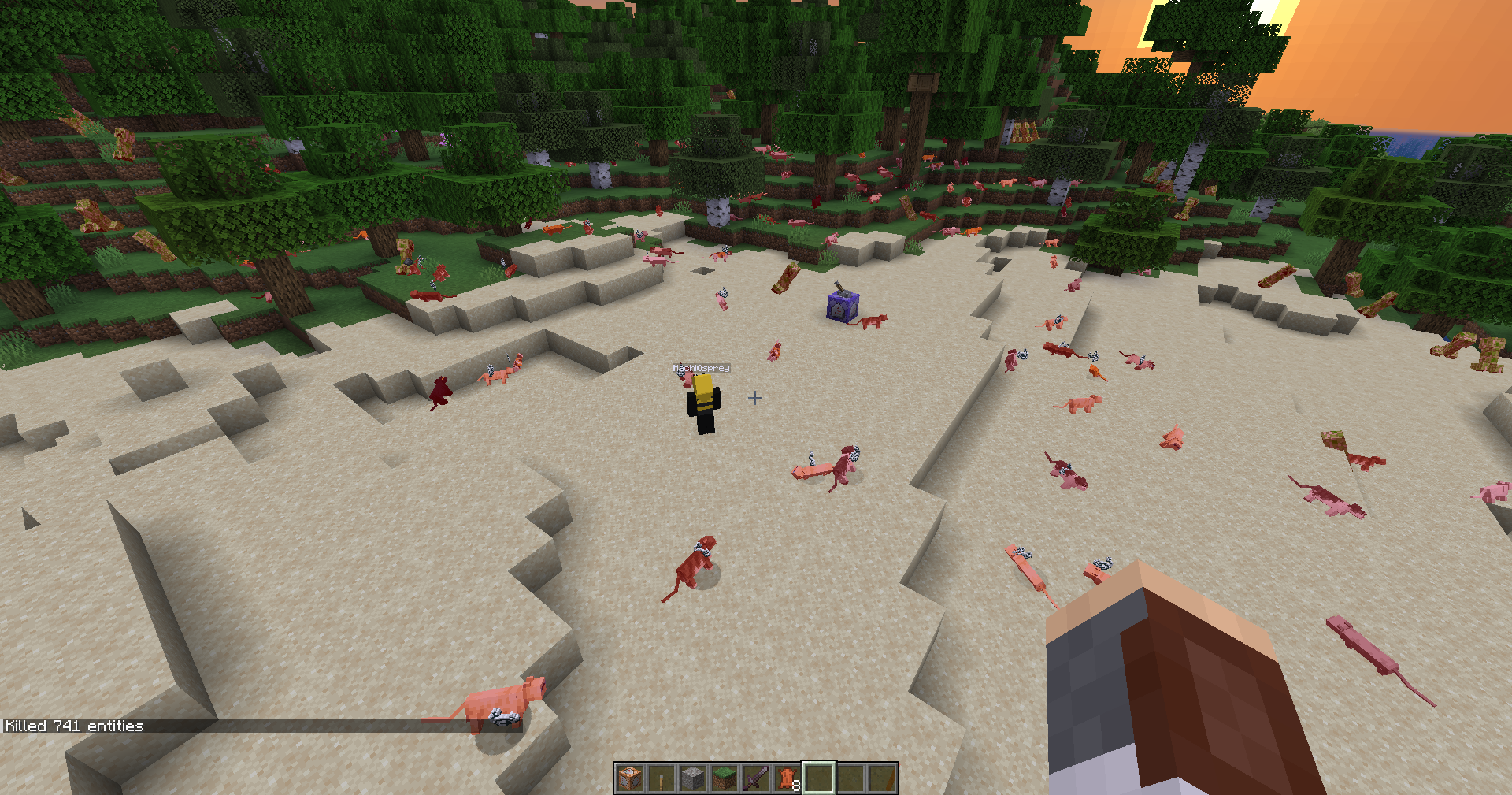Equip the netherite sword from the hotbar
Viewport: 1512px width, 795px height.
pos(756,778)
